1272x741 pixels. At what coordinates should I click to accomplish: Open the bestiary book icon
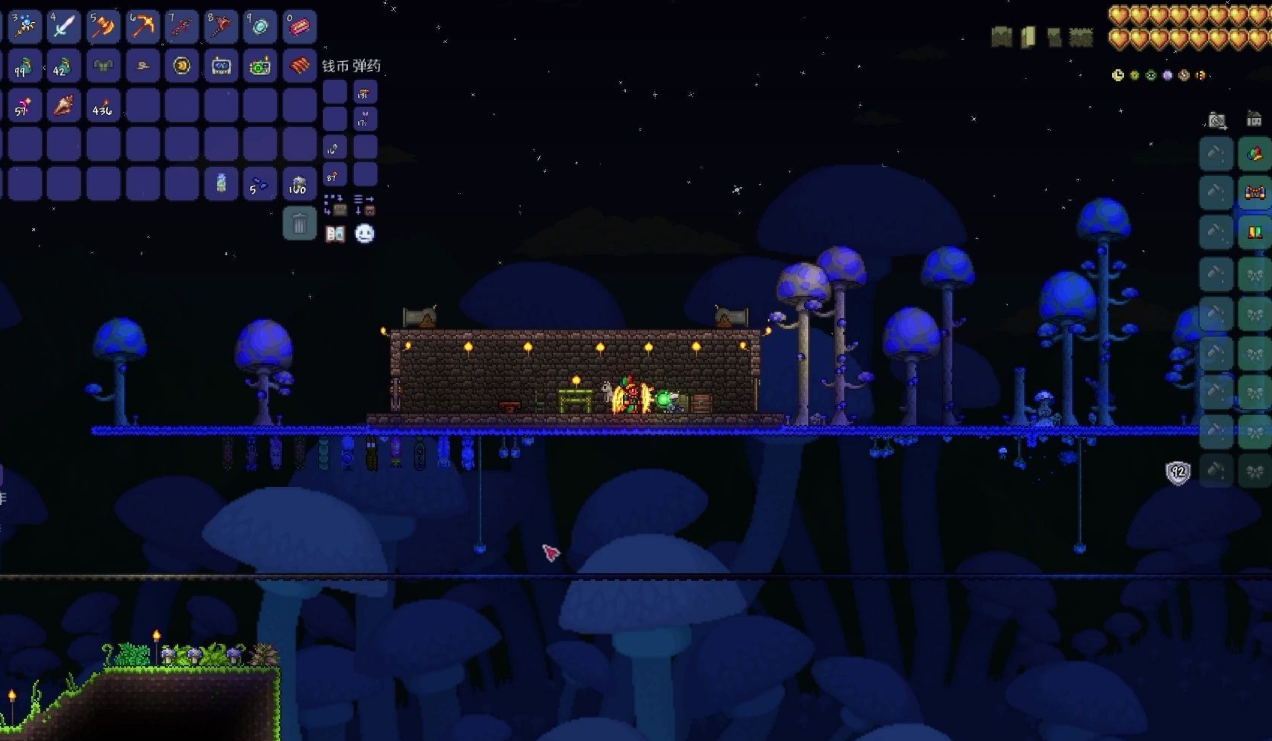(x=335, y=233)
